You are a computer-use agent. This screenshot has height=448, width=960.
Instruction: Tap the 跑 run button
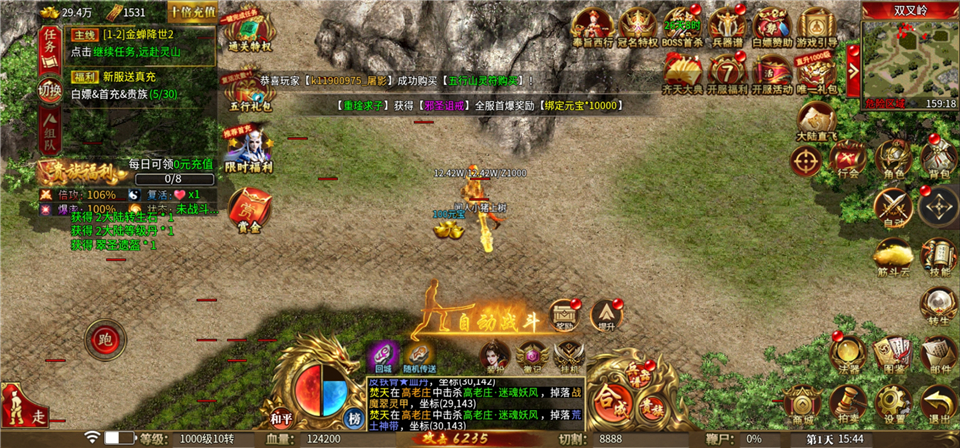(x=106, y=340)
